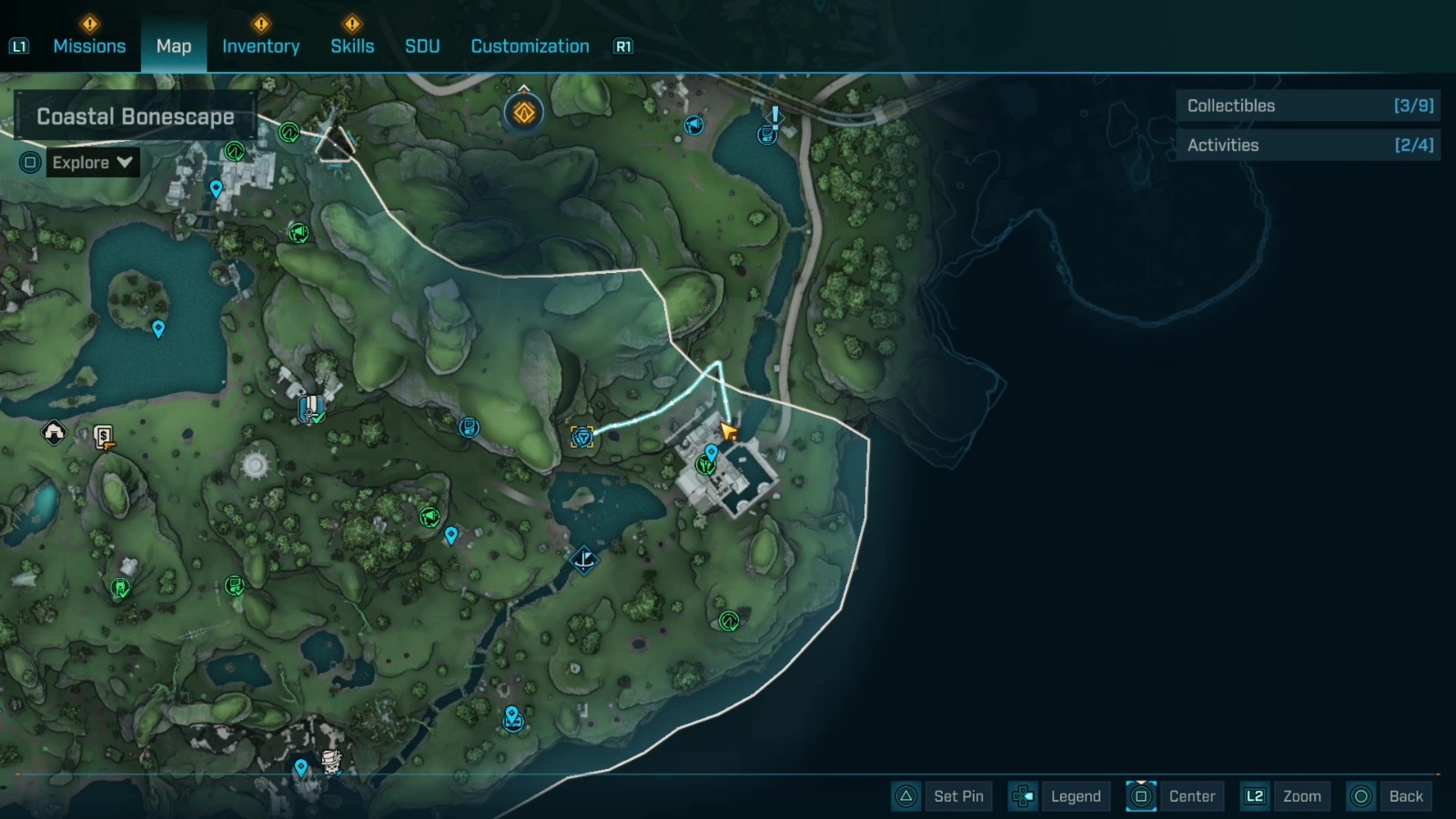Click a blue teardrop pin marker
Viewport: 1456px width, 819px height.
coord(159,329)
